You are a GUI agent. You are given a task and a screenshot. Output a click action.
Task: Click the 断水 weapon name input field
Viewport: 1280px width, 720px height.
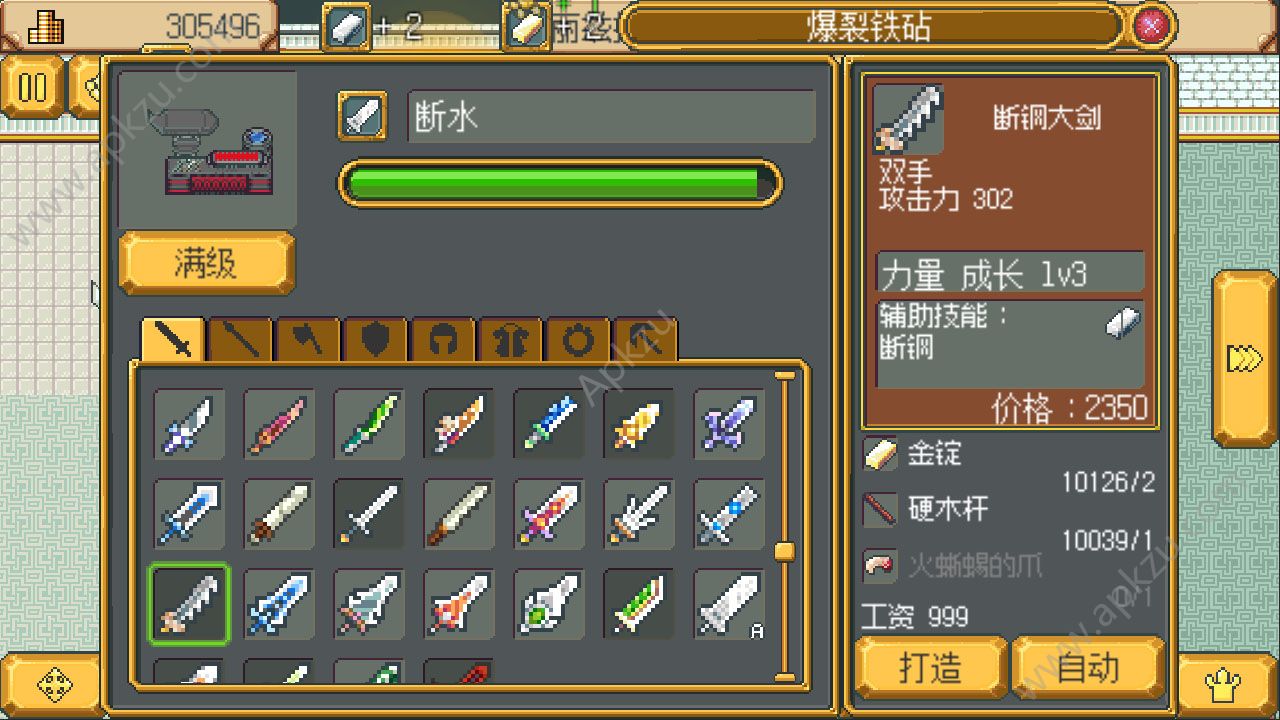click(610, 116)
